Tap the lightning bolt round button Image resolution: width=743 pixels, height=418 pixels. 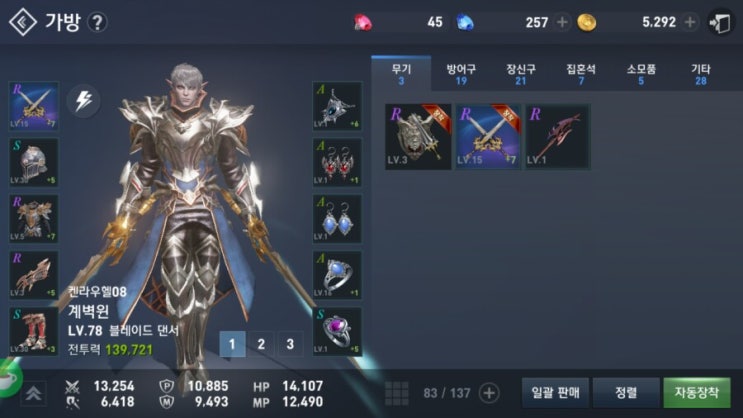coord(83,101)
